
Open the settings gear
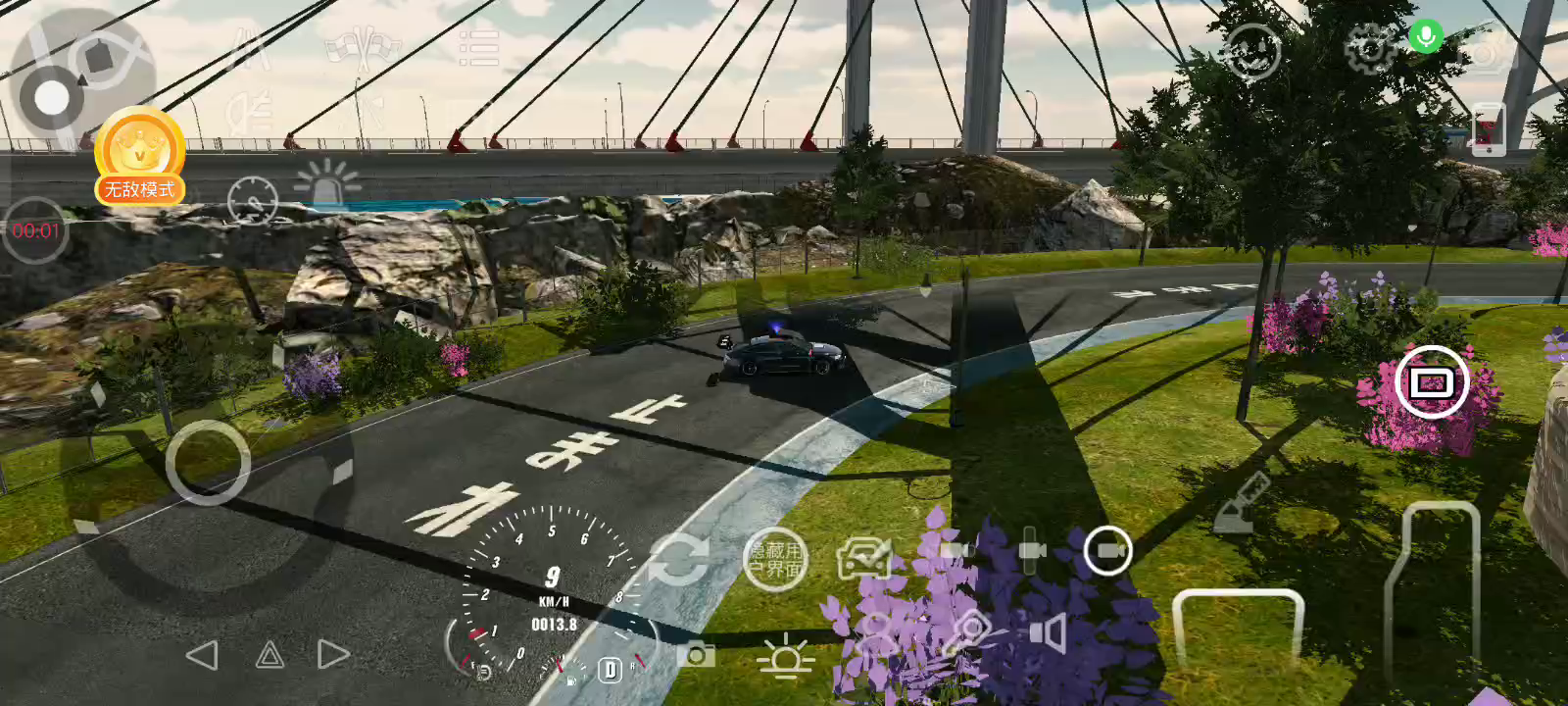click(1369, 47)
